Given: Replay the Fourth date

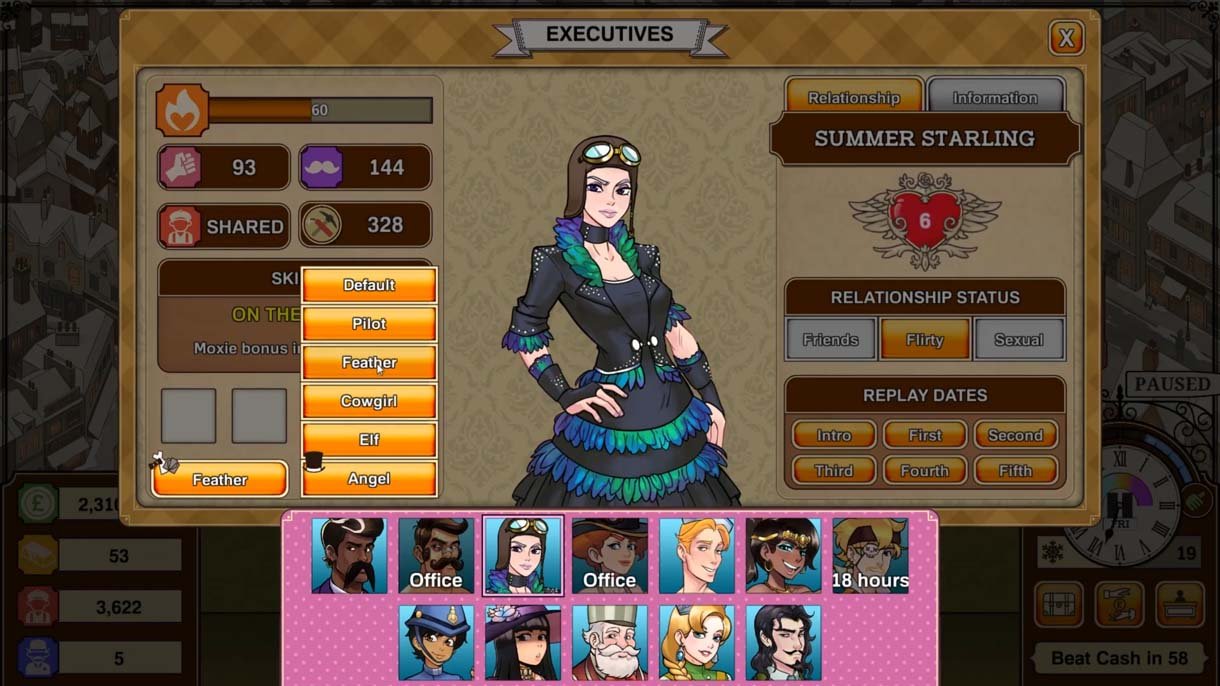Looking at the screenshot, I should click(925, 471).
